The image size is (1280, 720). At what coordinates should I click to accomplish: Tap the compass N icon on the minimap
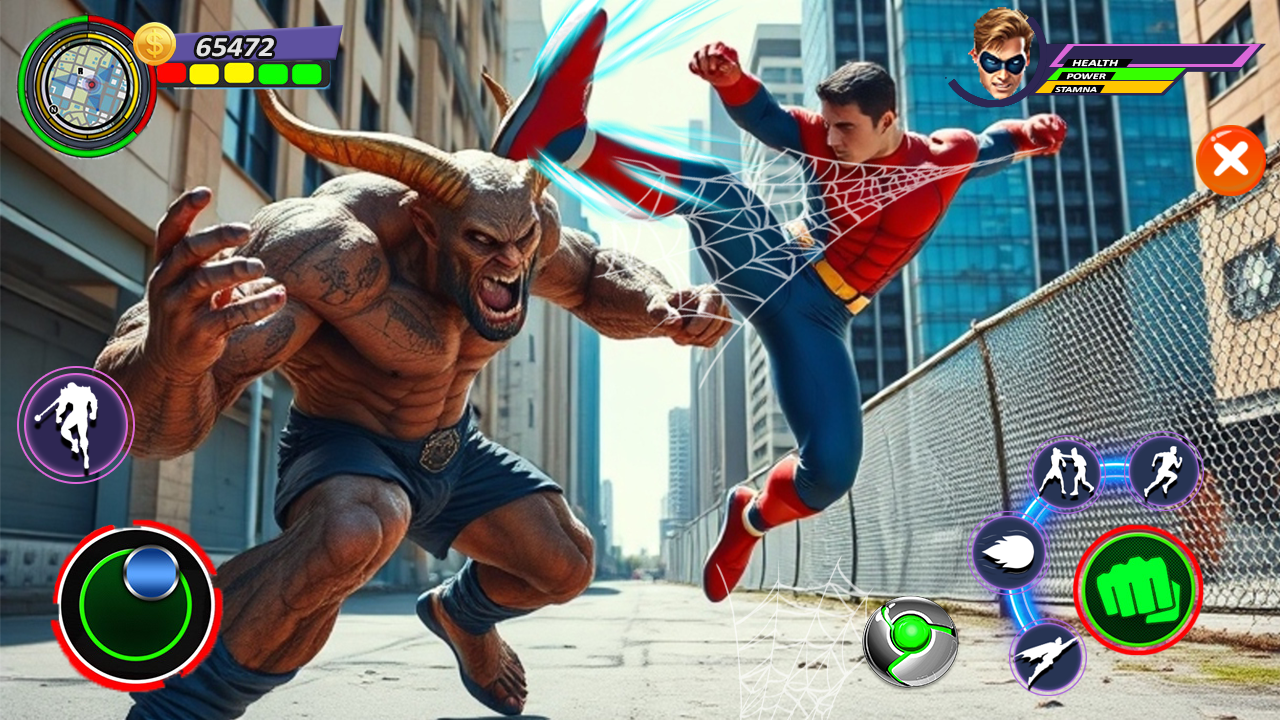pos(54,110)
